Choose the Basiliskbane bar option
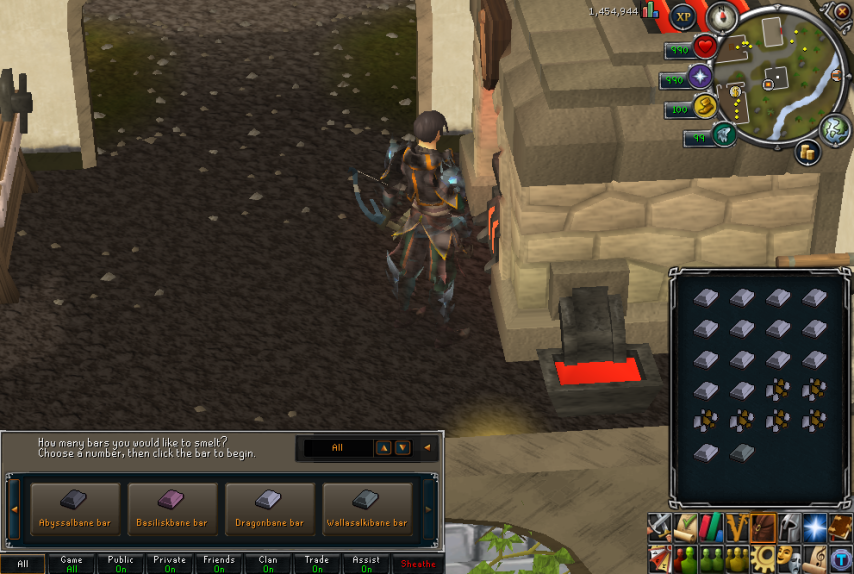 [172, 508]
